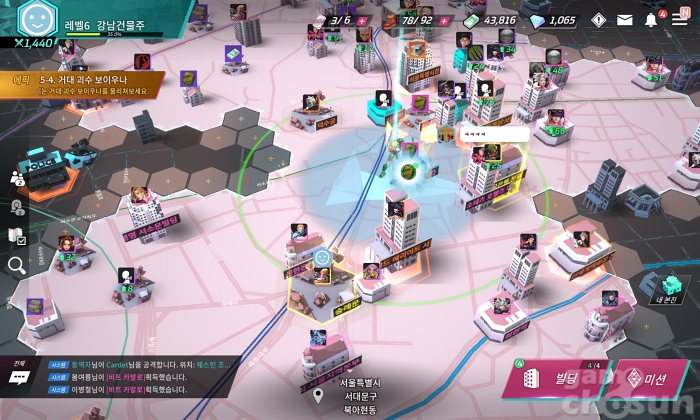Open the notice exclamation icon

click(599, 19)
